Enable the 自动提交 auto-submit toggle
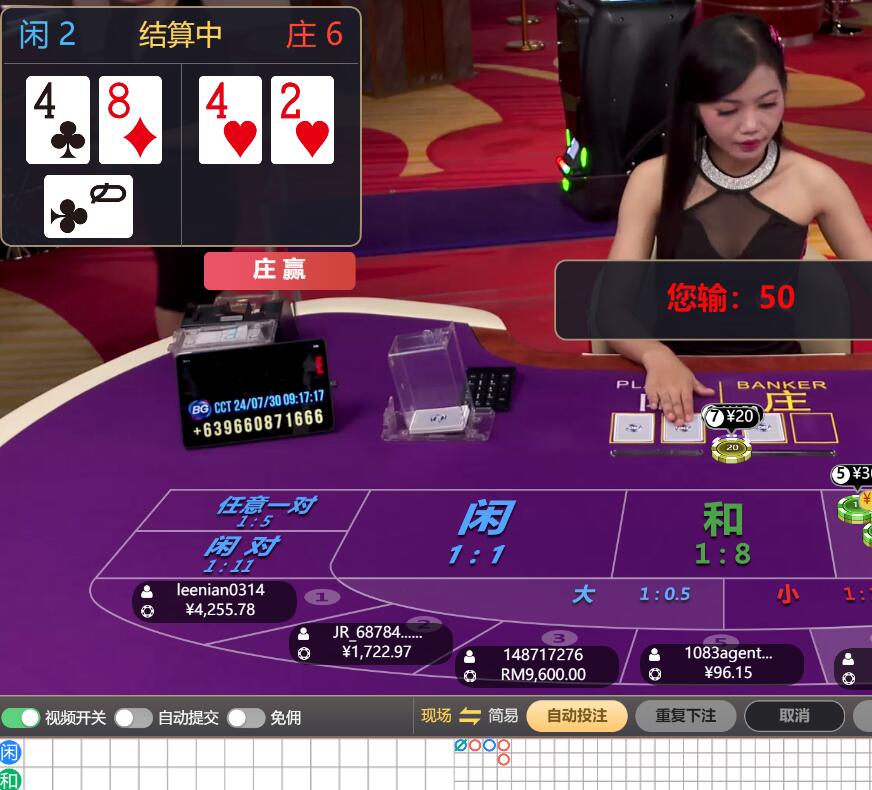Viewport: 872px width, 790px height. click(x=133, y=718)
